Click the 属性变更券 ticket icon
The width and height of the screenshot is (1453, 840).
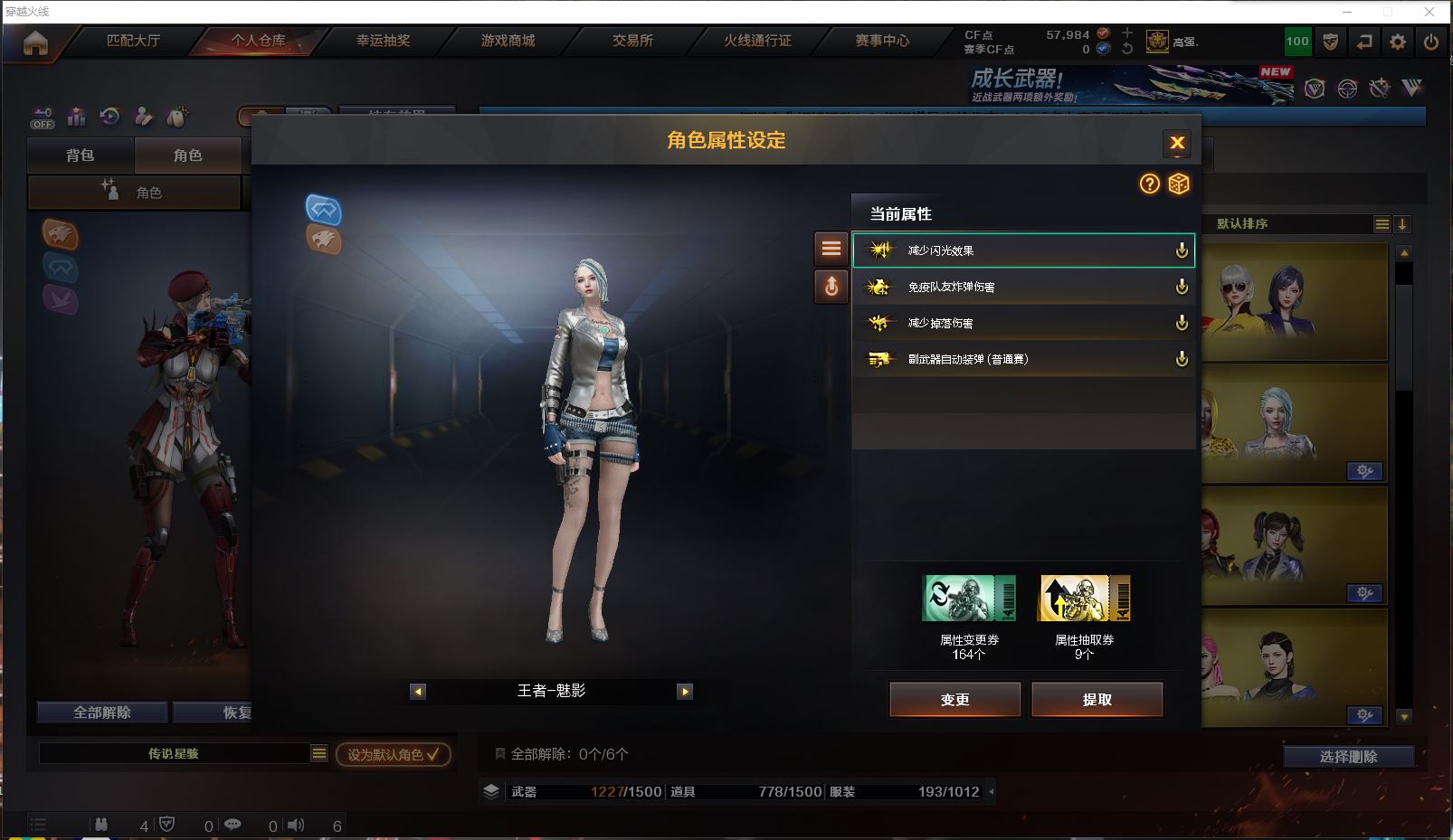(x=968, y=599)
